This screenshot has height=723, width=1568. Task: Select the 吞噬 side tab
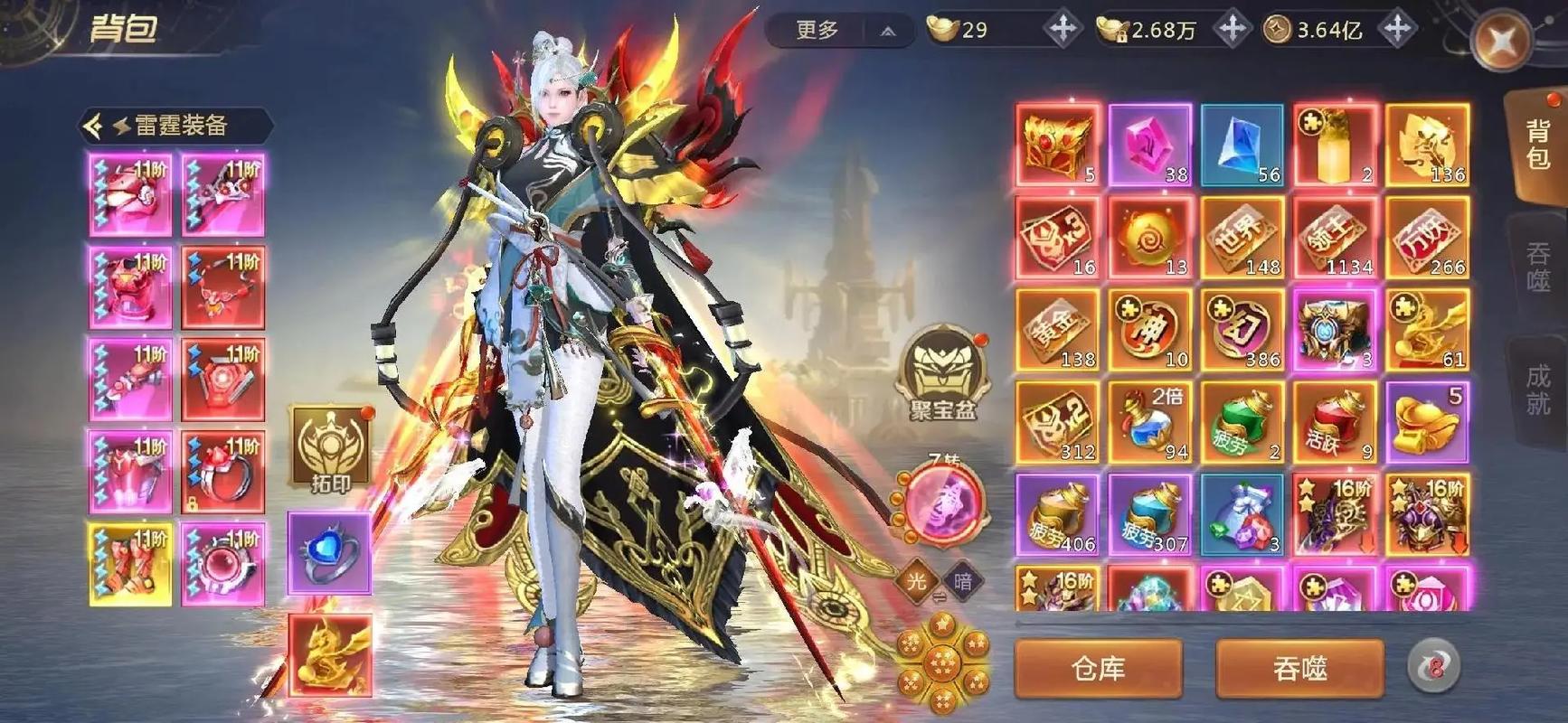(x=1537, y=266)
